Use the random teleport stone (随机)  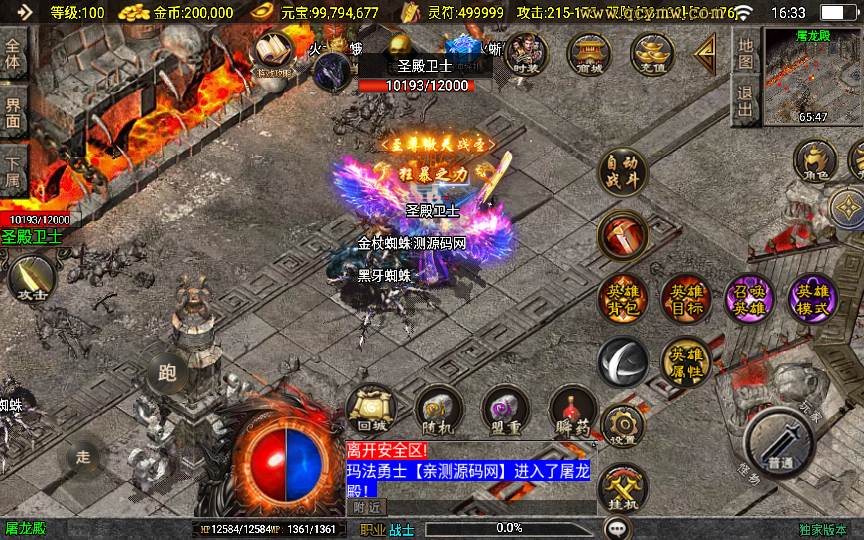click(437, 409)
